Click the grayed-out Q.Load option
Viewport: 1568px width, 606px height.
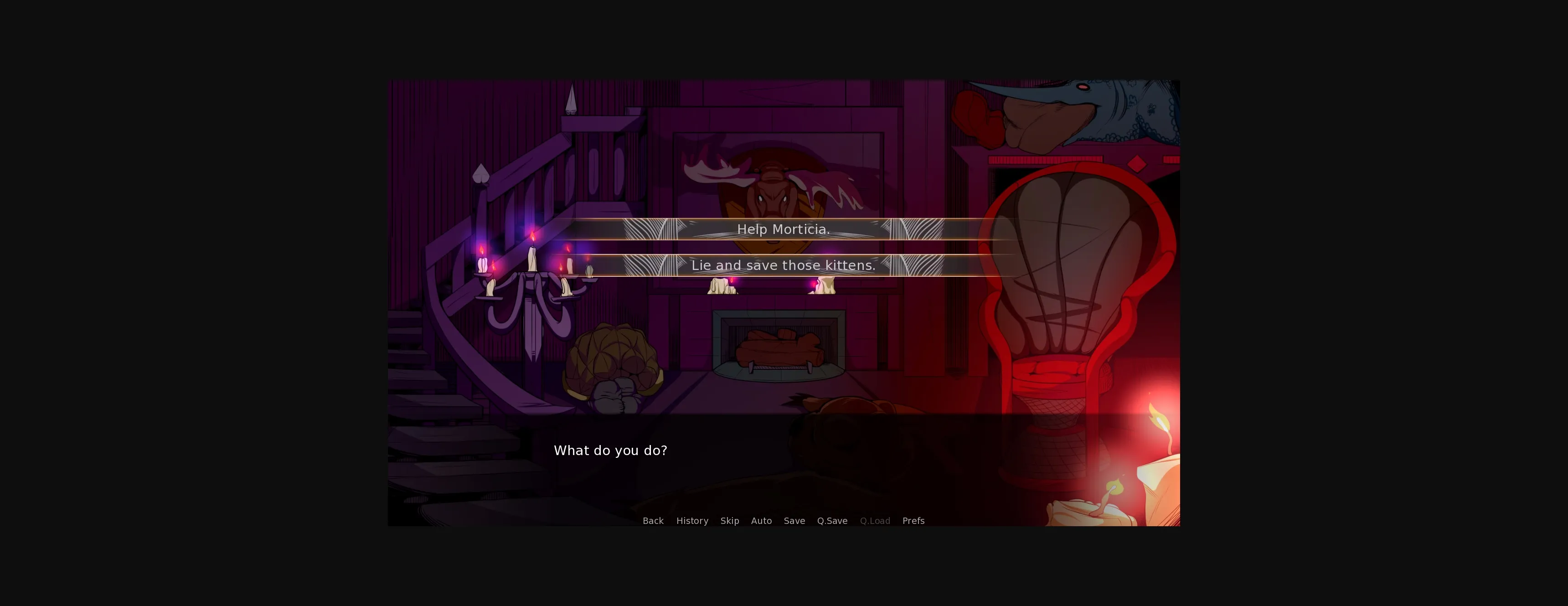875,521
